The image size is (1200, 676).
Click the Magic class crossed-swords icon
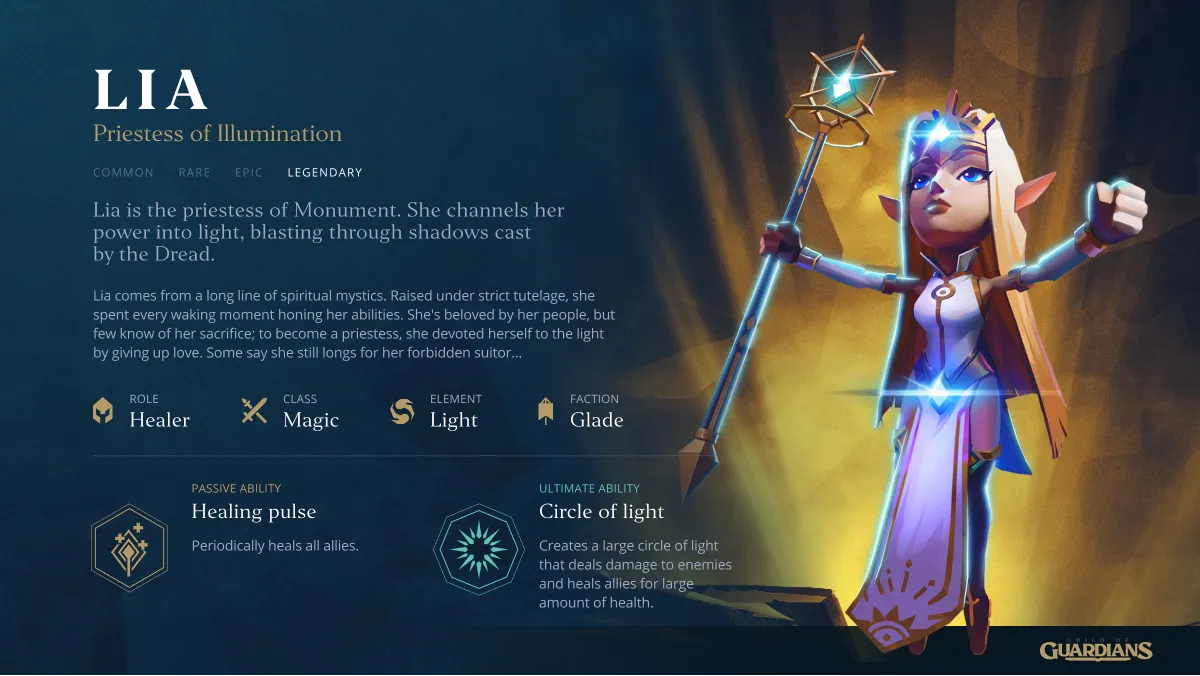[254, 411]
